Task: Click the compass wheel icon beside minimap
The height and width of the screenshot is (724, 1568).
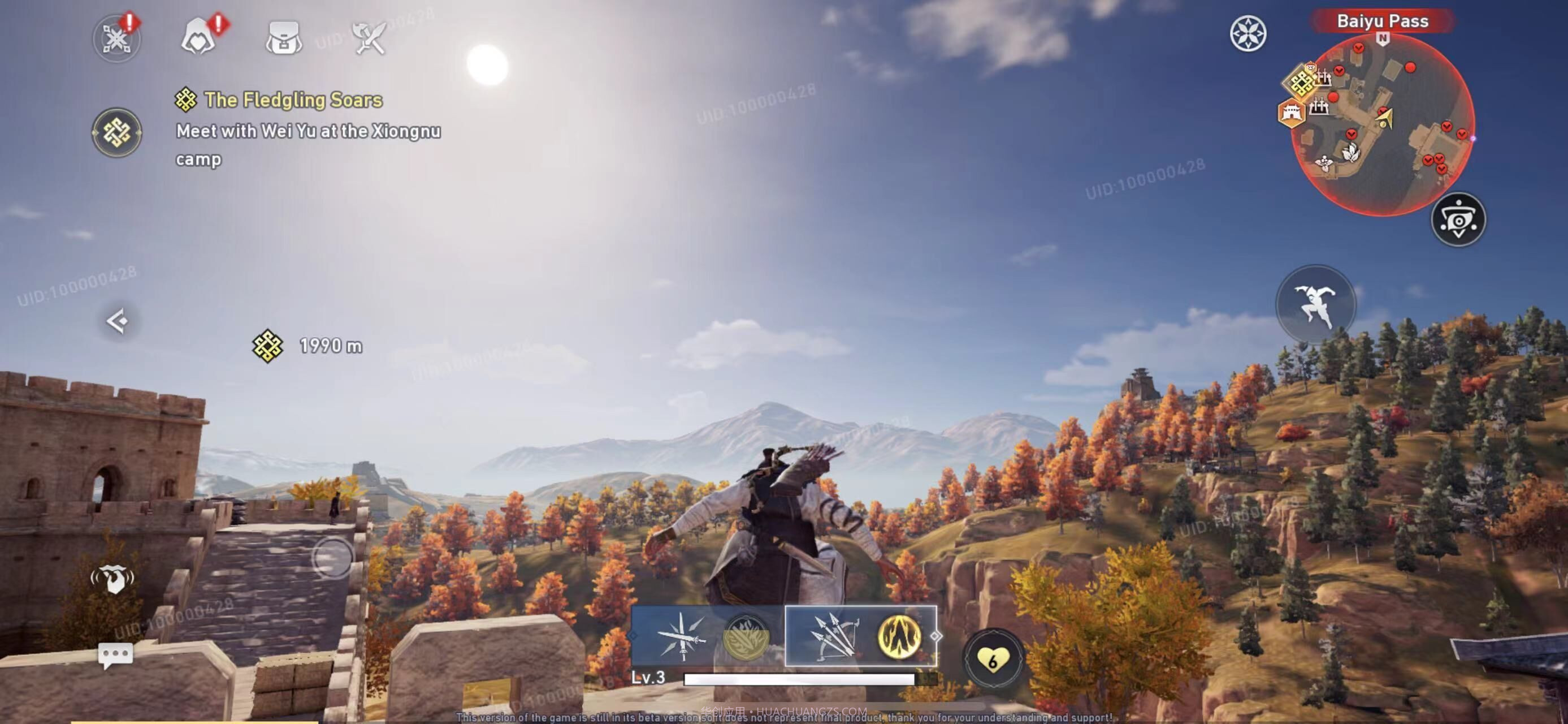Action: 1247,33
